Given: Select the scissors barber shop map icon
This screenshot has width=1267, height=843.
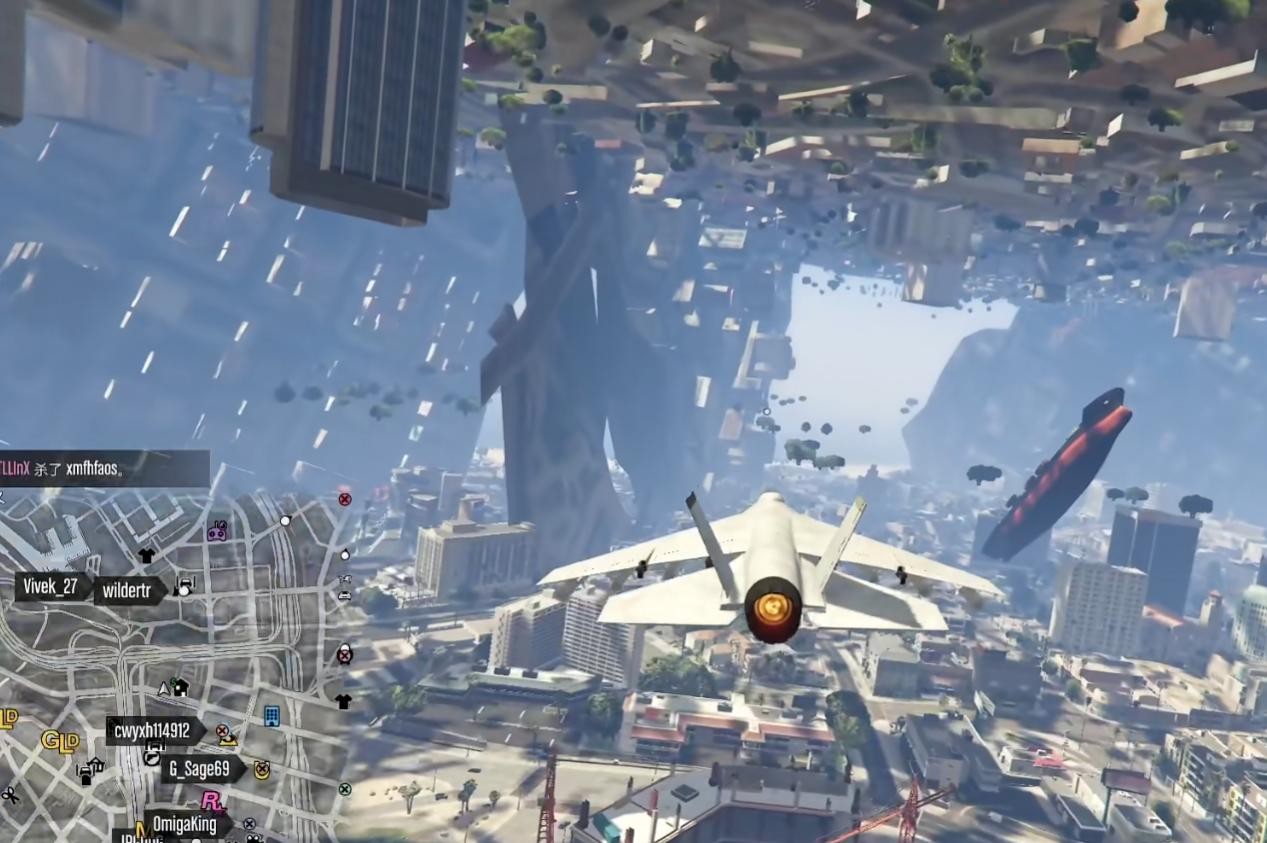Looking at the screenshot, I should coord(10,795).
